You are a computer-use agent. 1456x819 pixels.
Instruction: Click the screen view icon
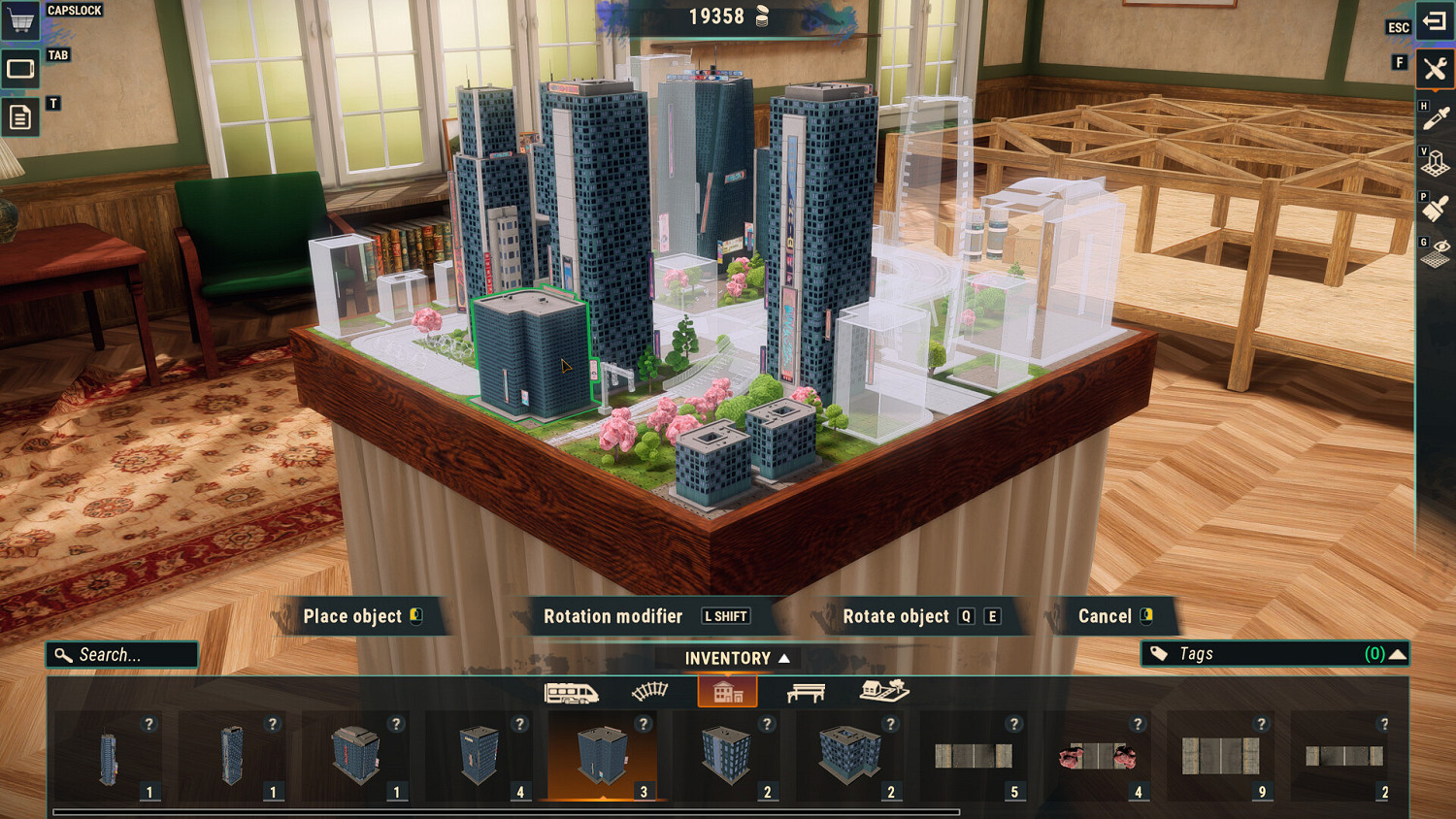pos(20,69)
